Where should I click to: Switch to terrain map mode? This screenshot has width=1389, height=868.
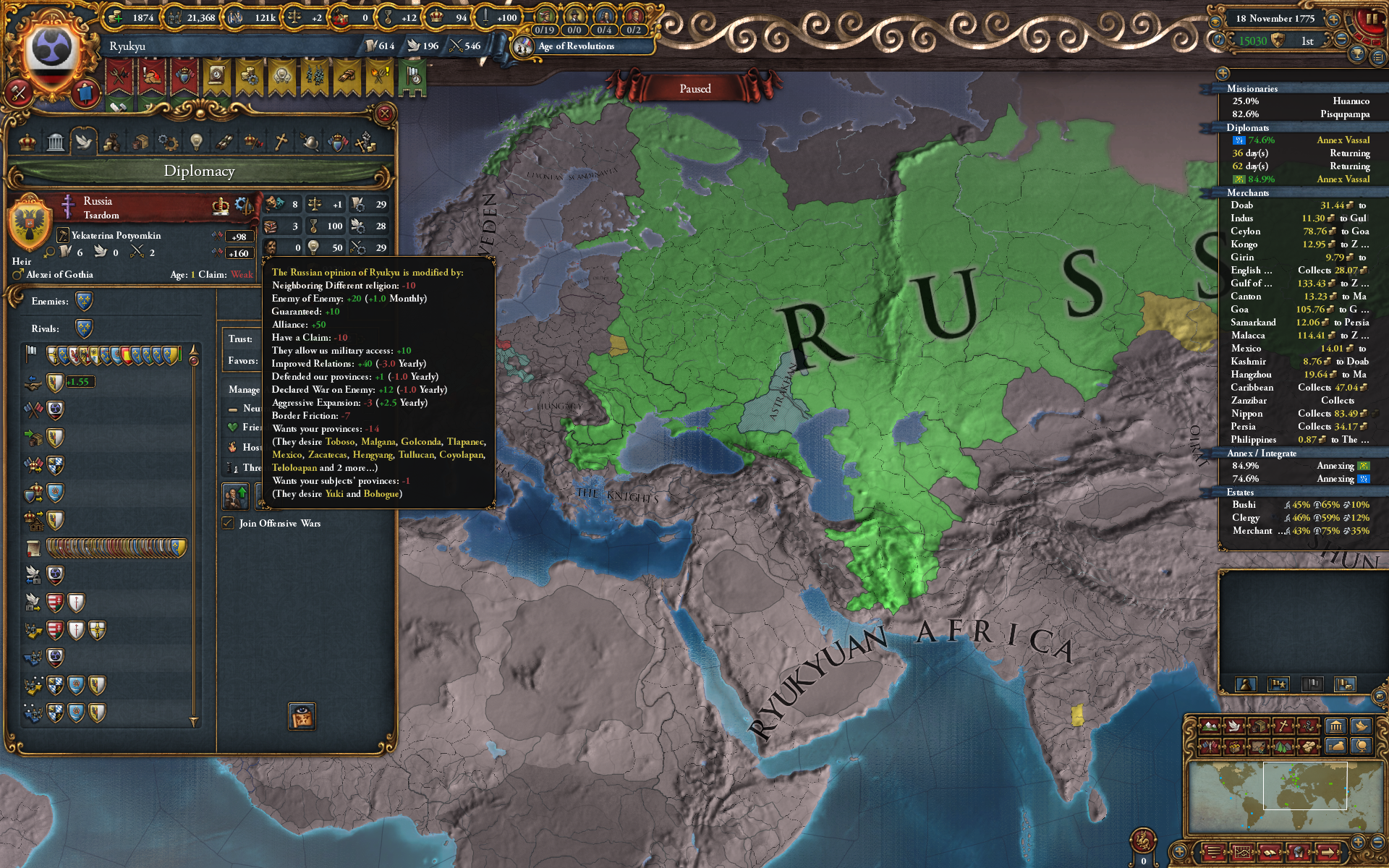[x=1209, y=726]
